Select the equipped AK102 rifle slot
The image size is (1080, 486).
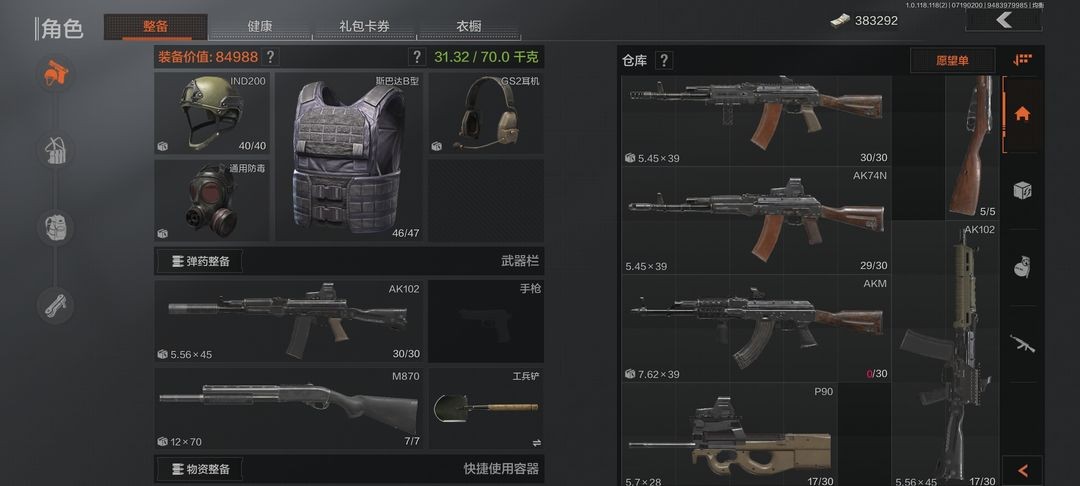[288, 321]
